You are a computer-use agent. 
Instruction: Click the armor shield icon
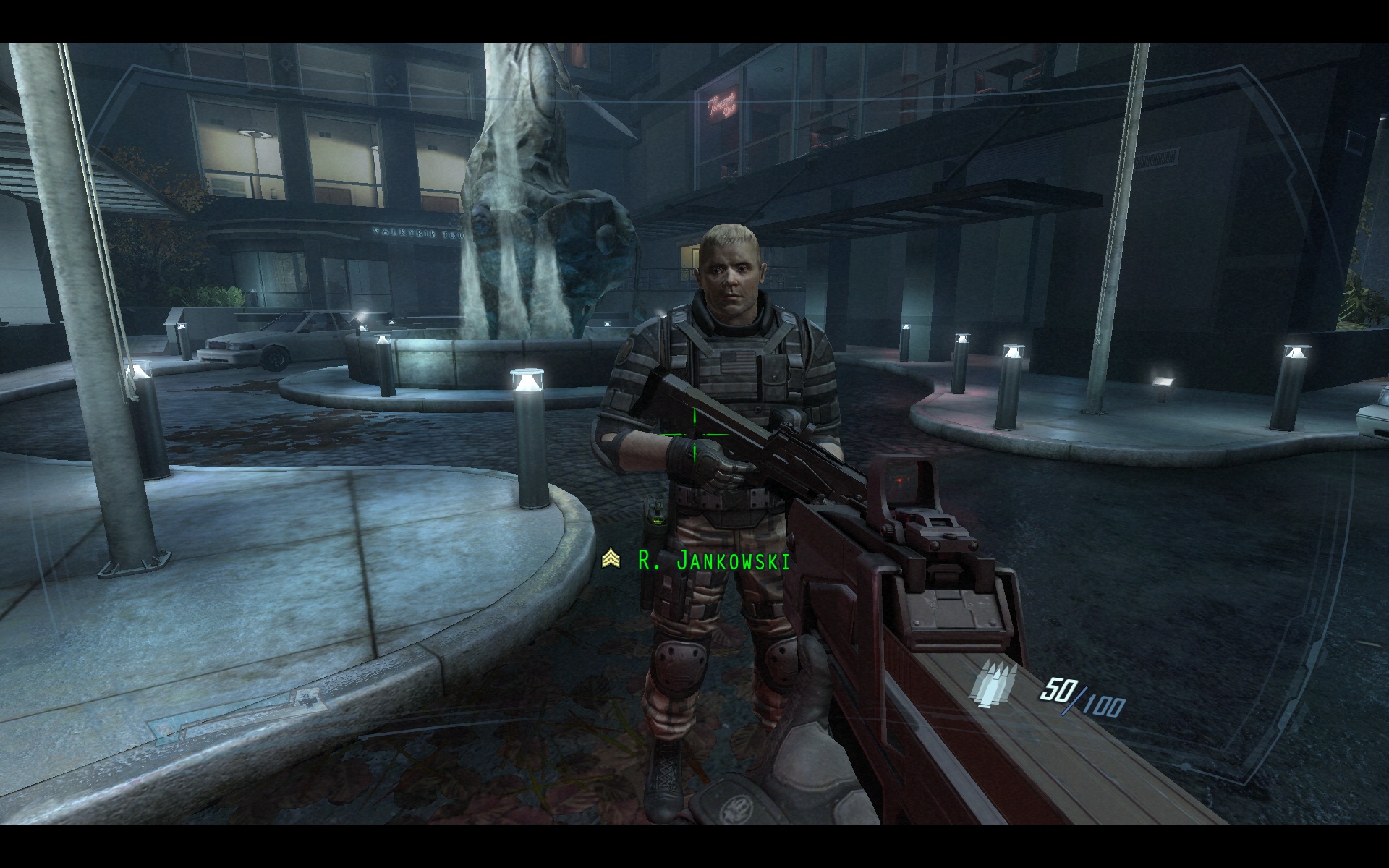(x=164, y=728)
